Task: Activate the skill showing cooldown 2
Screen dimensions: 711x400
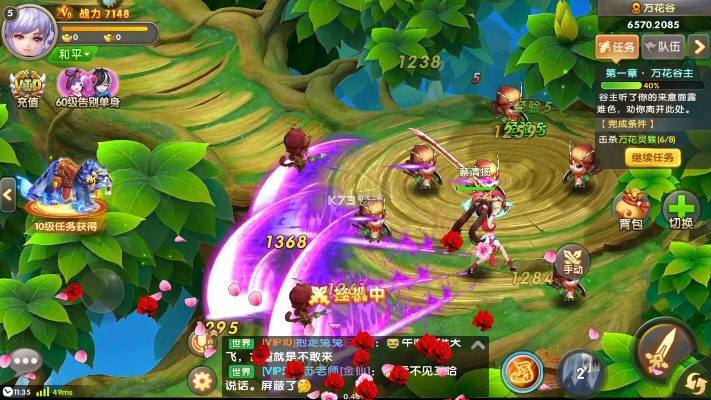Action: (x=580, y=372)
